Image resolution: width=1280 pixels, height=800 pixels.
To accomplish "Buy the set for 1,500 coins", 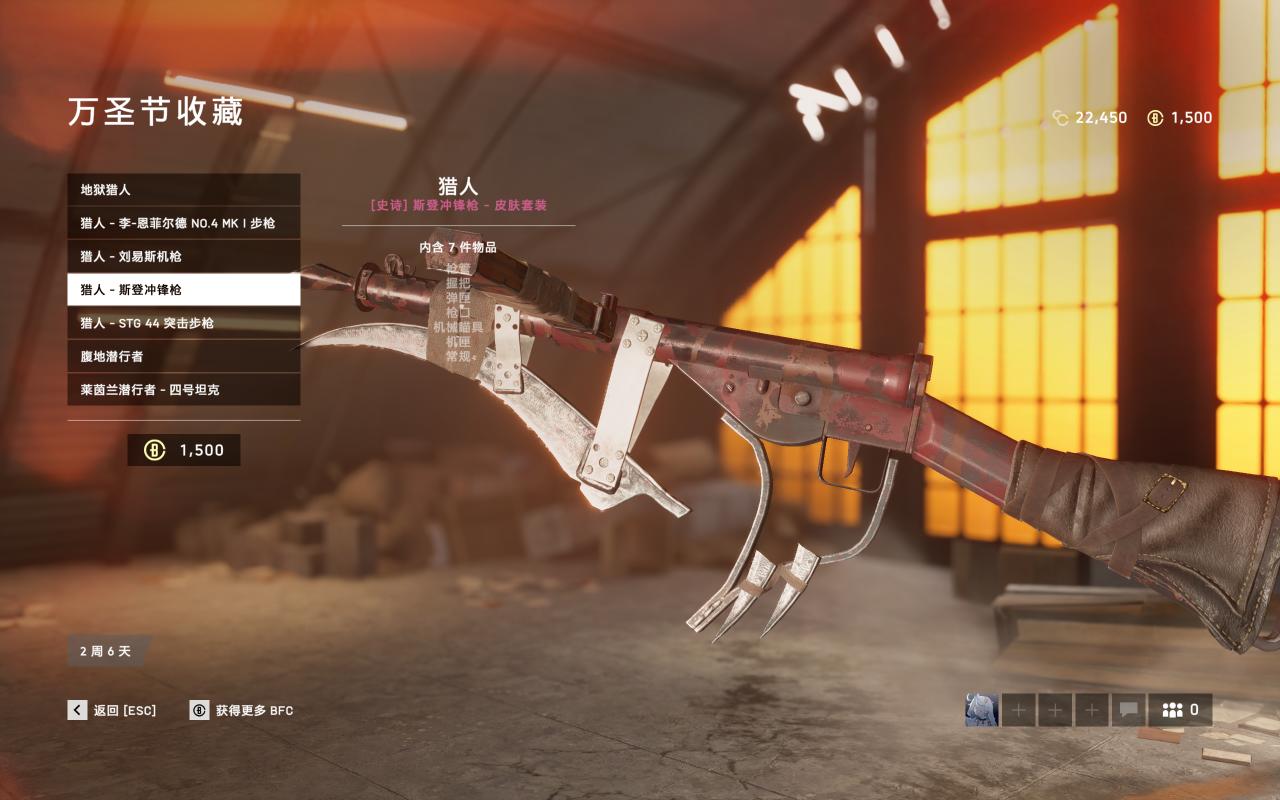I will 184,450.
